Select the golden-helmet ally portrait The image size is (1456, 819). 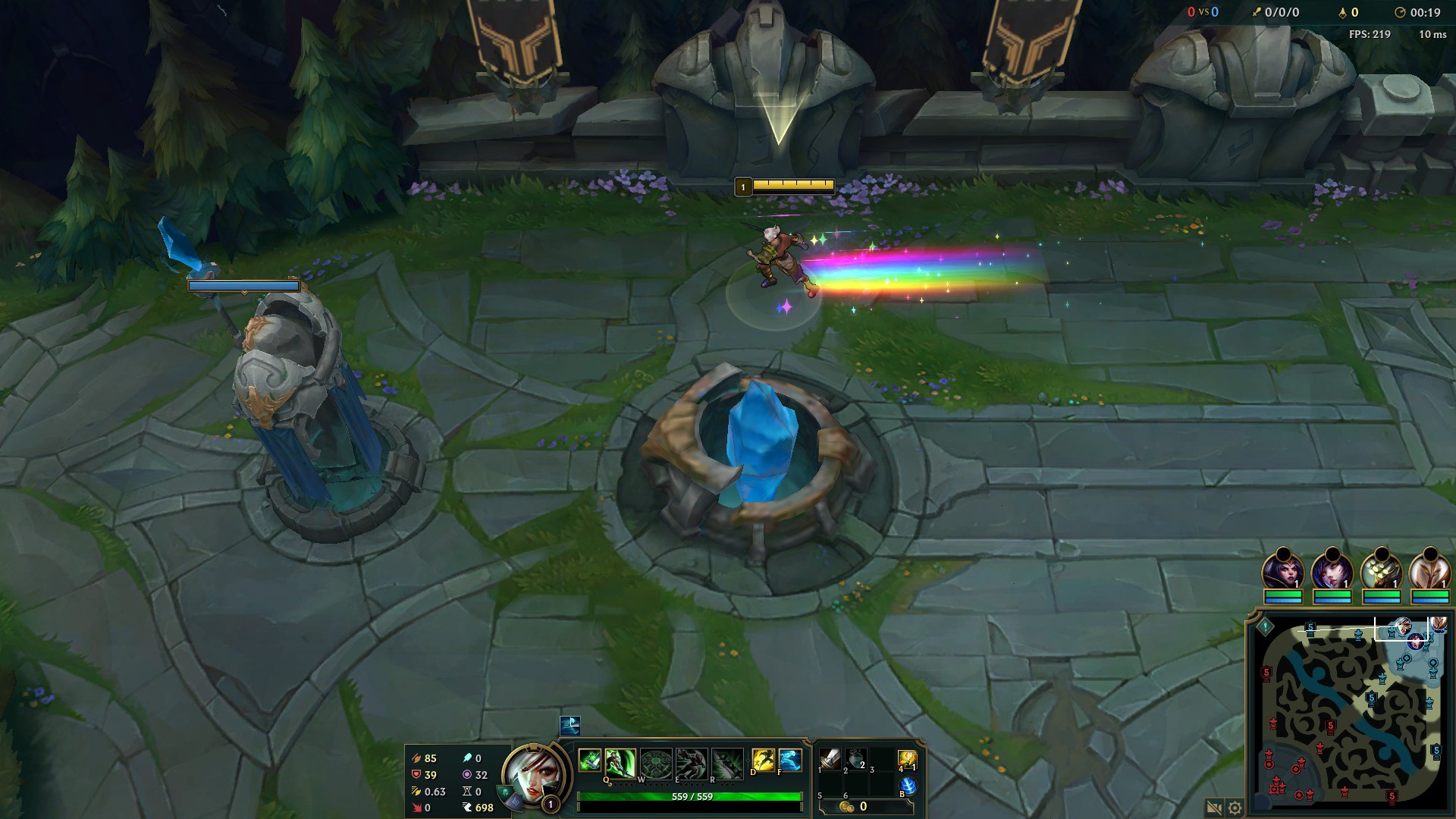1381,570
